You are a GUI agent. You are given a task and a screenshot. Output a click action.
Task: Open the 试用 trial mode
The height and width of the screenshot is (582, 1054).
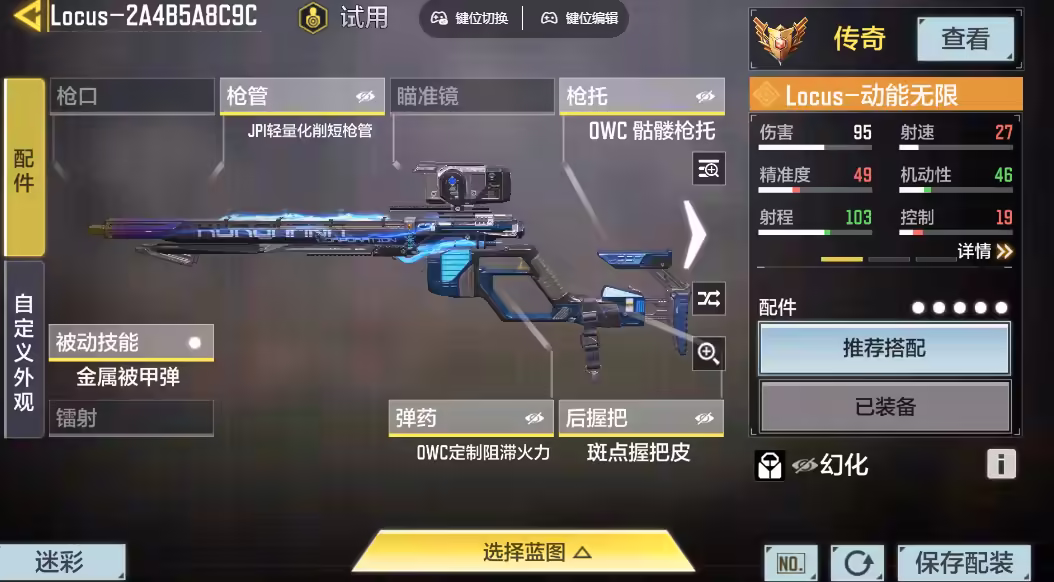[x=345, y=18]
